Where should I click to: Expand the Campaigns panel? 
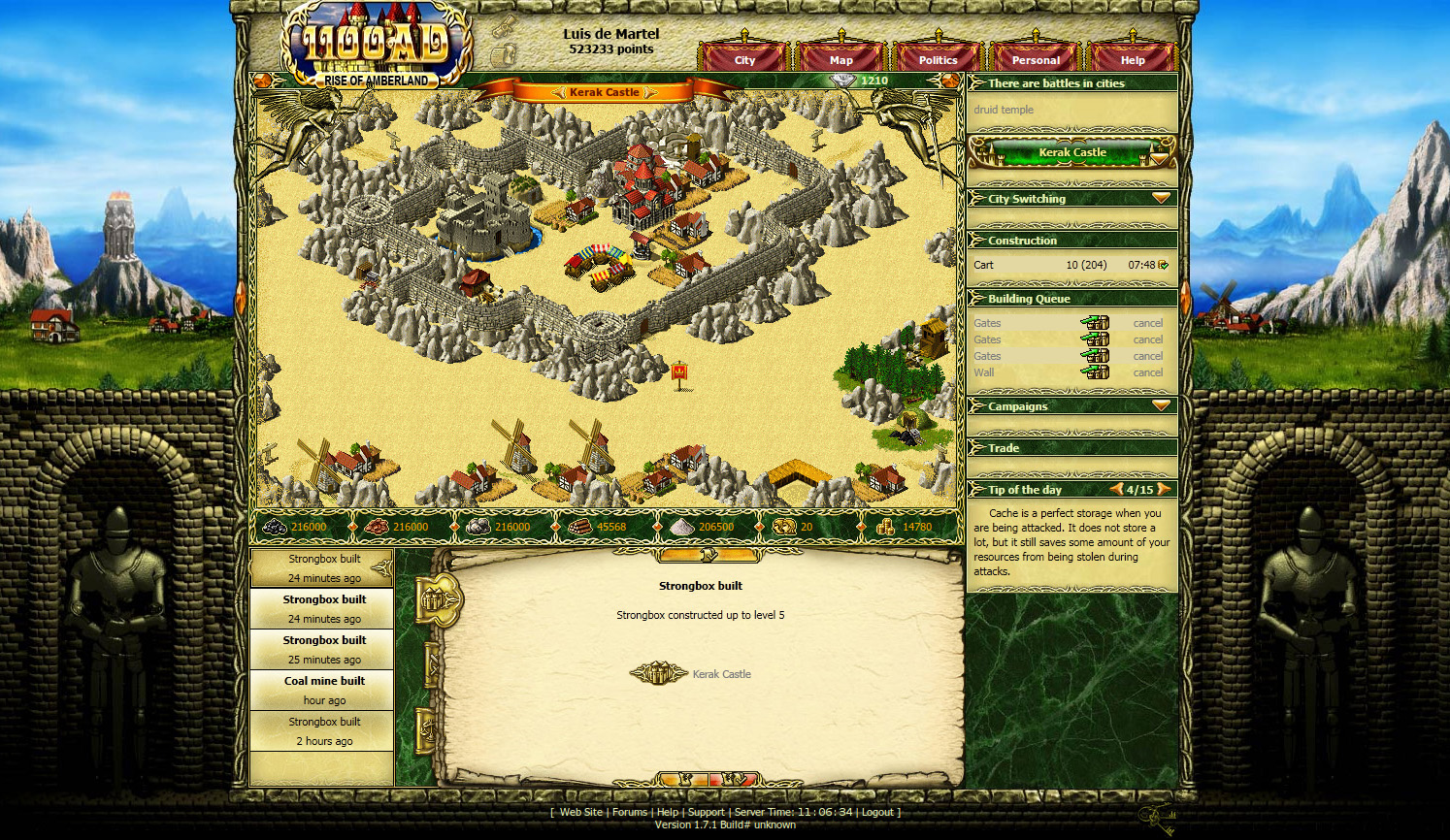pos(1161,405)
